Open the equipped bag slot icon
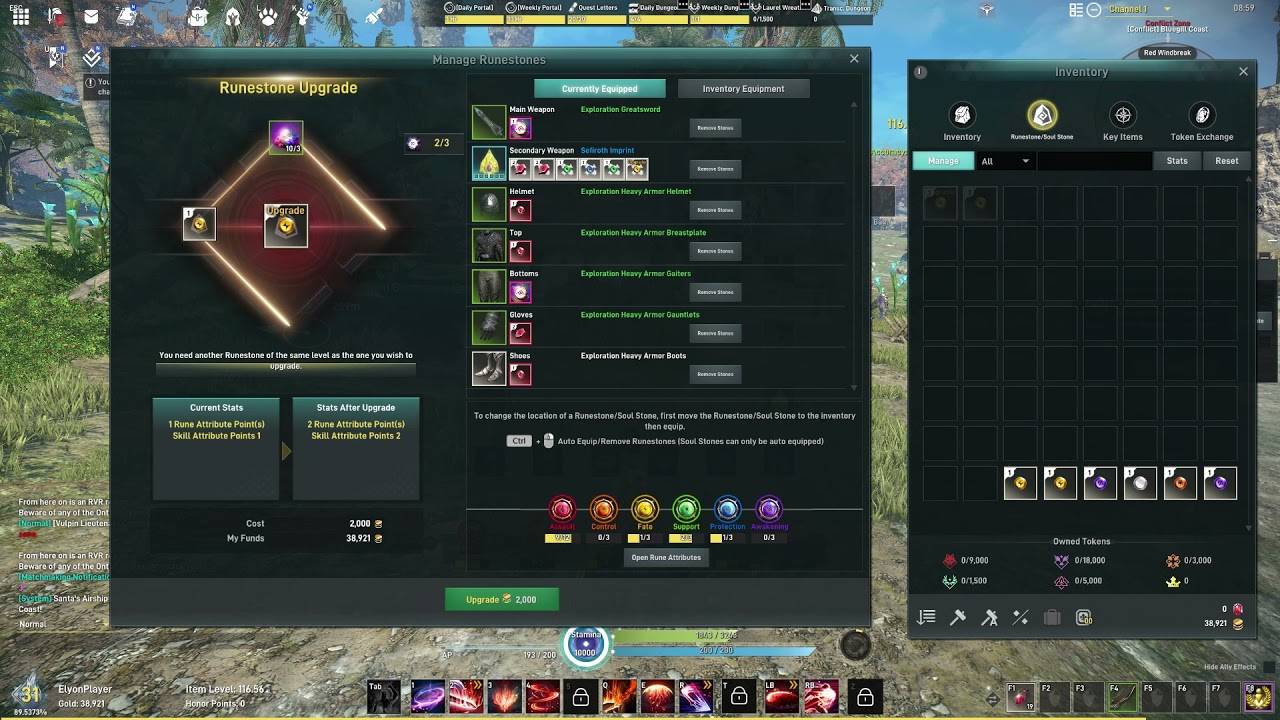 tap(1052, 617)
